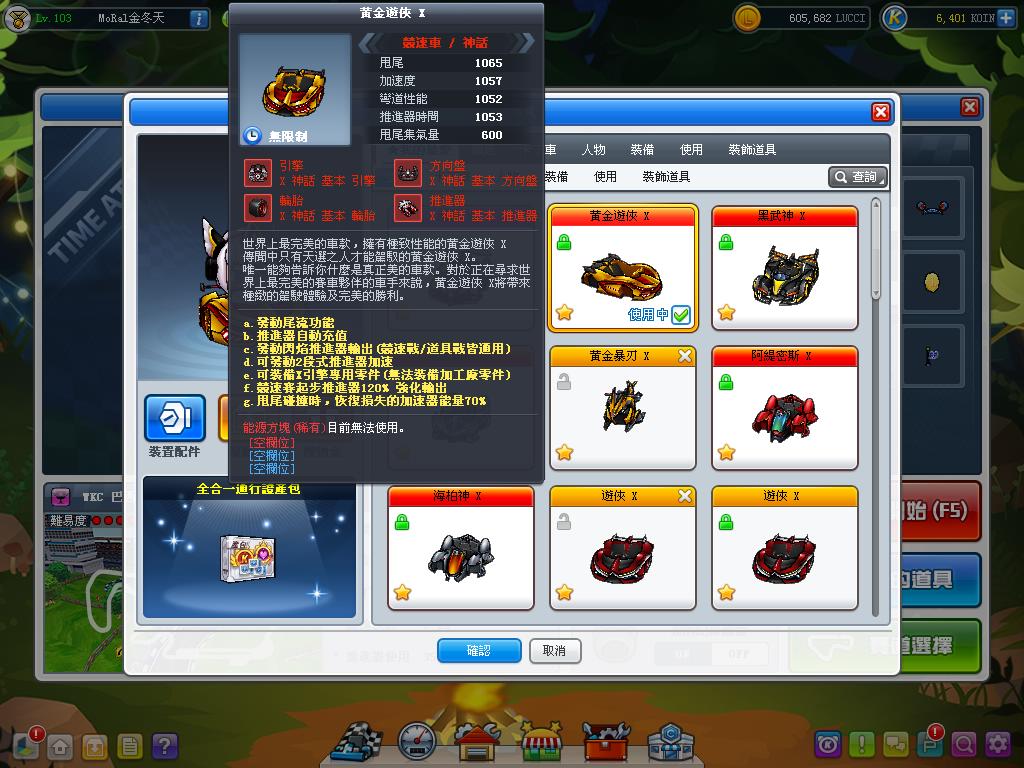The image size is (1024, 768).
Task: Open the blue info icon beside player name
Action: 198,18
